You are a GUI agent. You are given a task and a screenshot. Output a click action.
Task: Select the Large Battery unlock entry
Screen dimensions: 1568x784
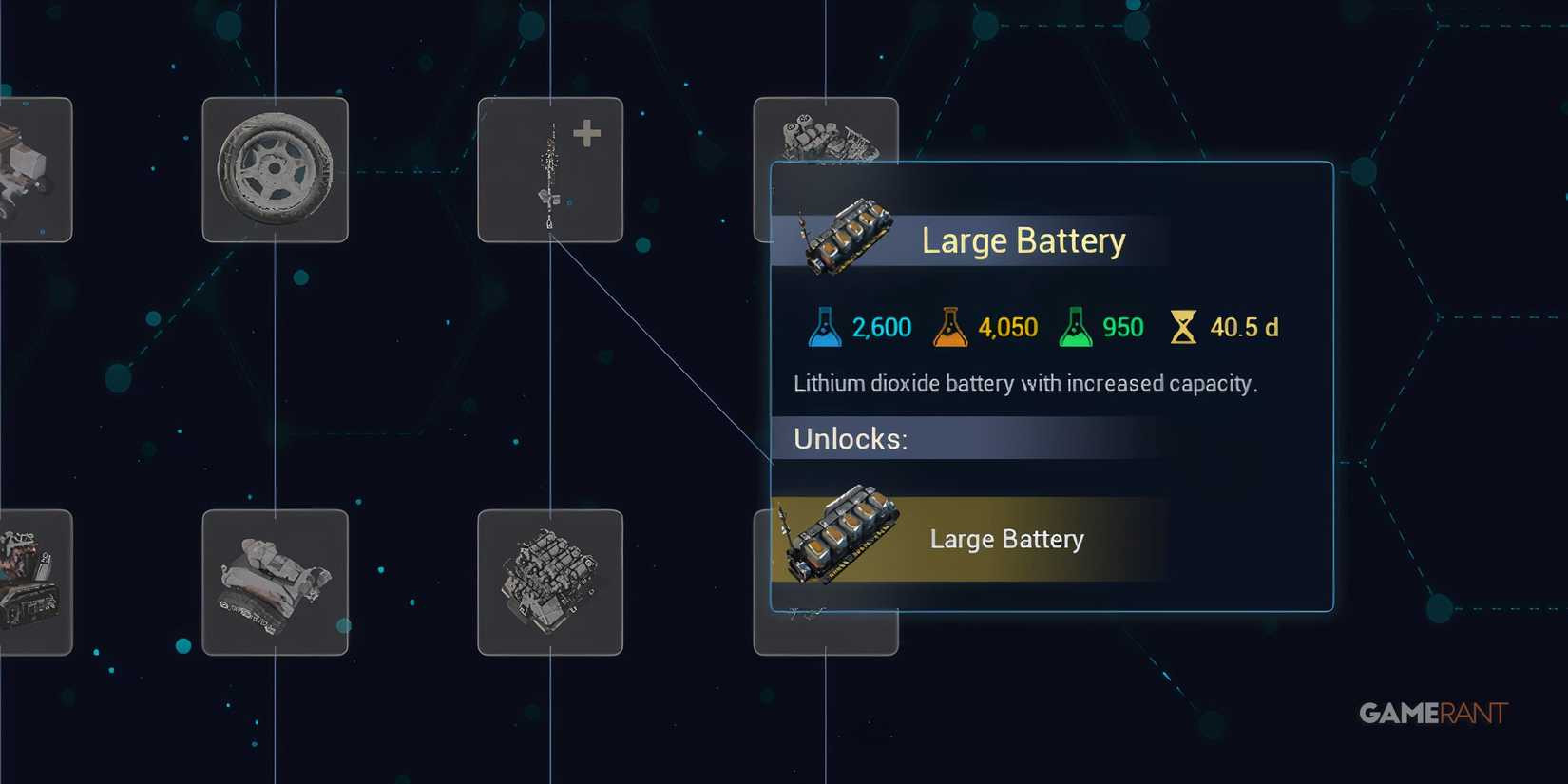1006,538
